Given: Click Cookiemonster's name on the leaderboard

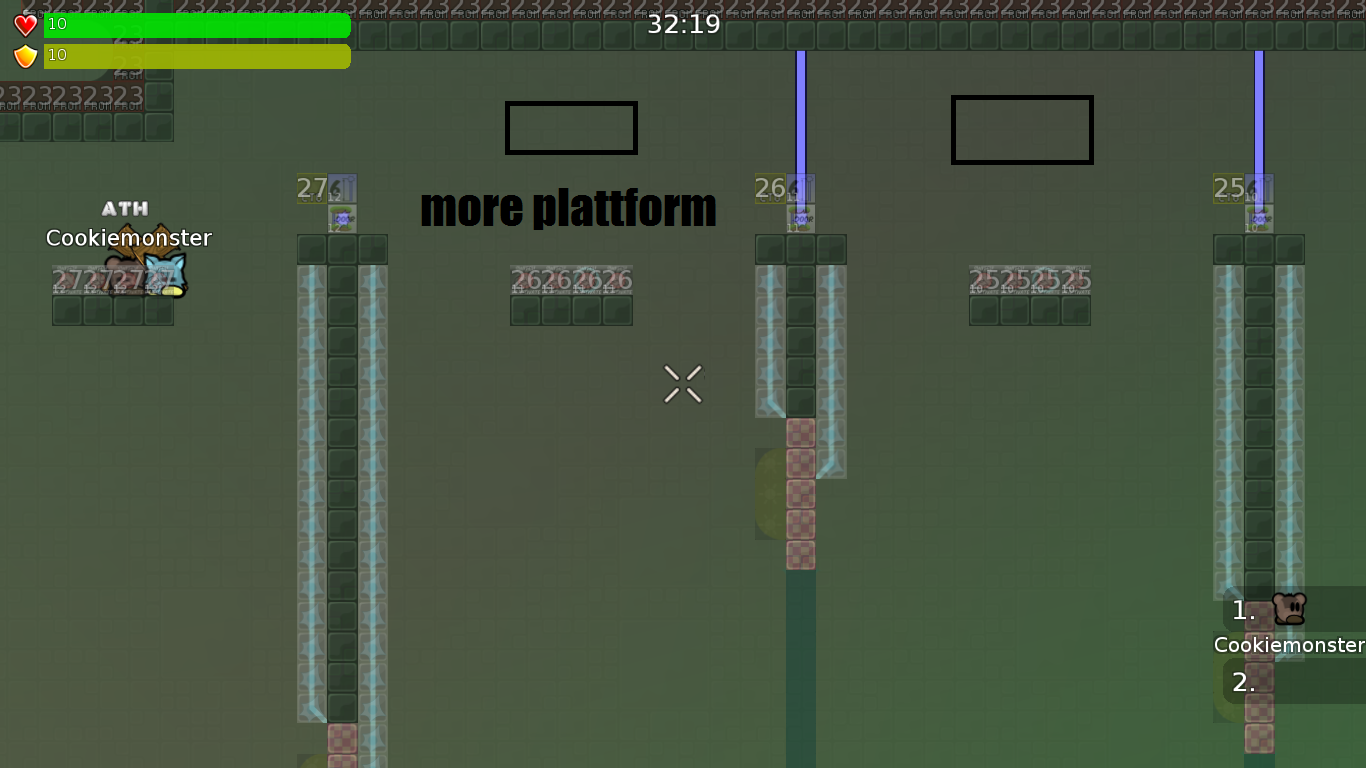Looking at the screenshot, I should pos(1289,645).
